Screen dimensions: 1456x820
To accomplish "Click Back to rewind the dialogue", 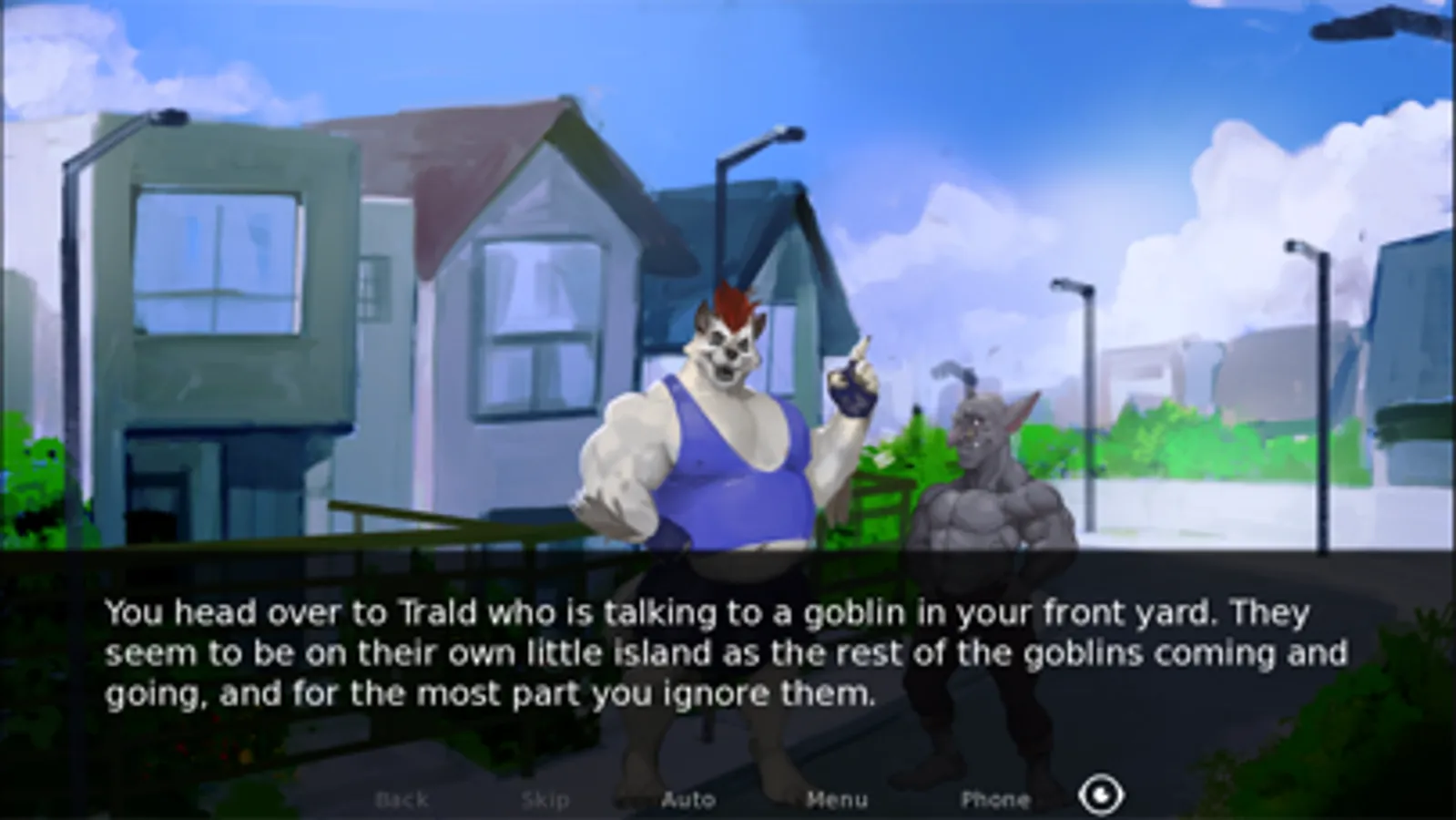I will pos(402,799).
